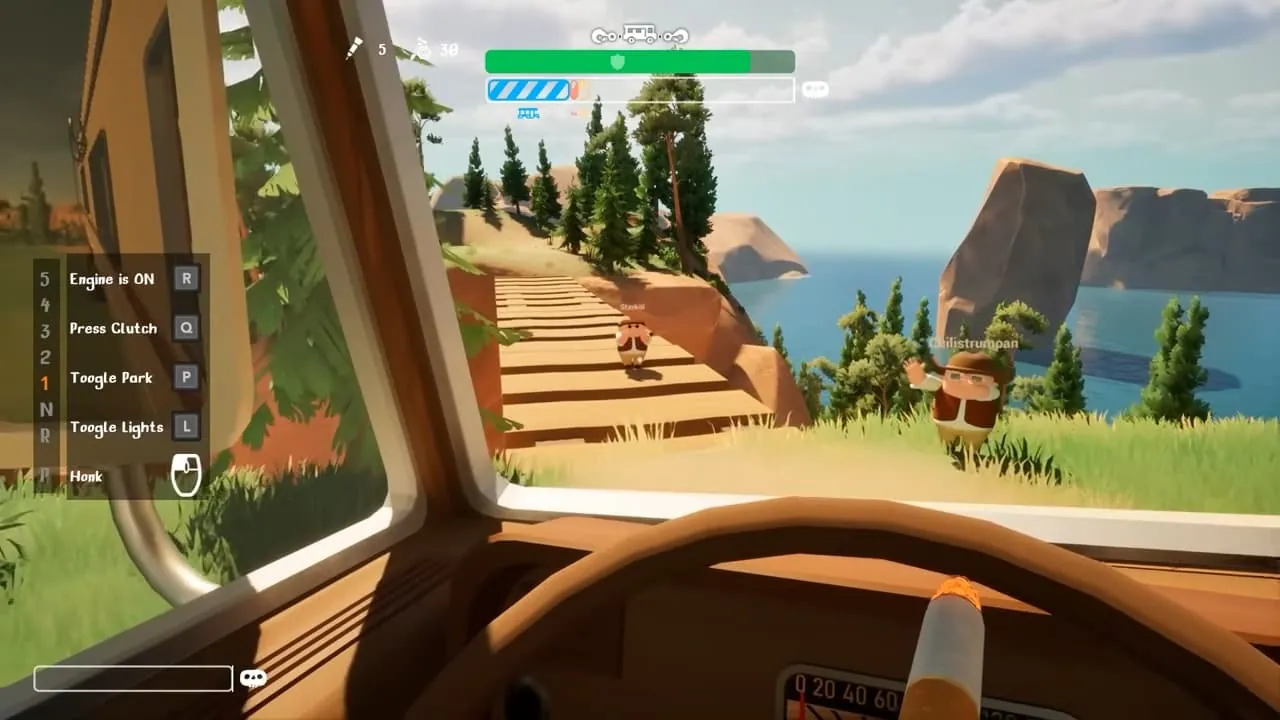Focus the empty chat input box
Image resolution: width=1280 pixels, height=720 pixels.
[x=133, y=678]
